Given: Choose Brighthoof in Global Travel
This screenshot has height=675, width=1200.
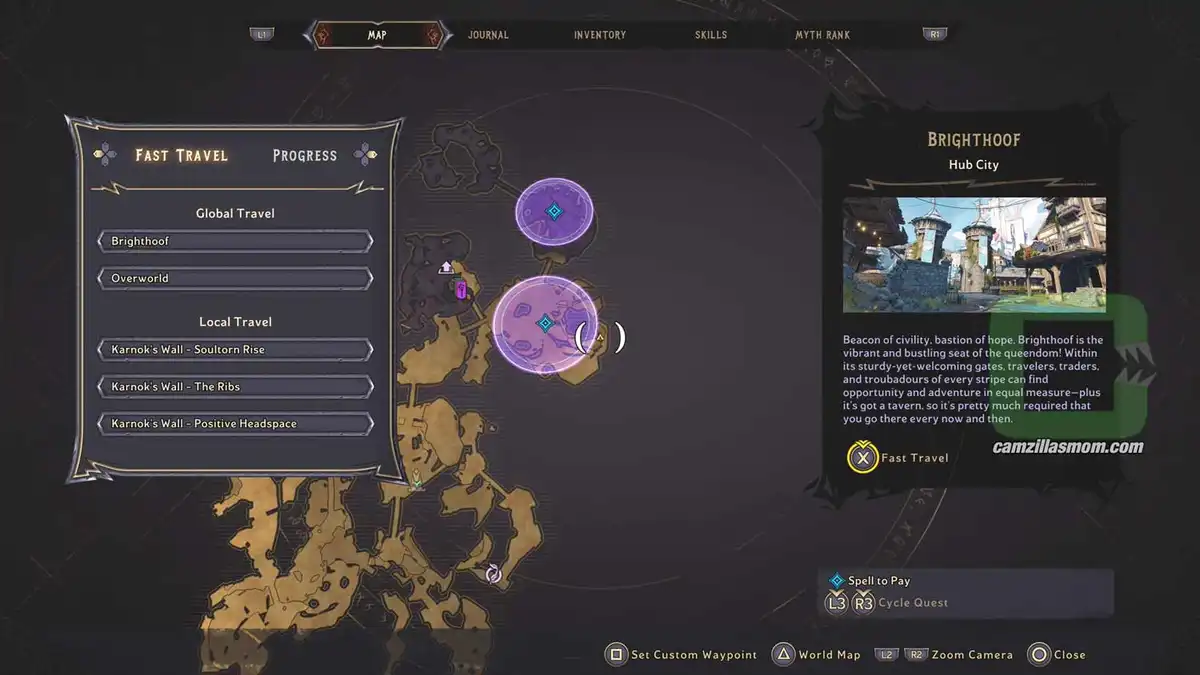Looking at the screenshot, I should click(x=236, y=242).
